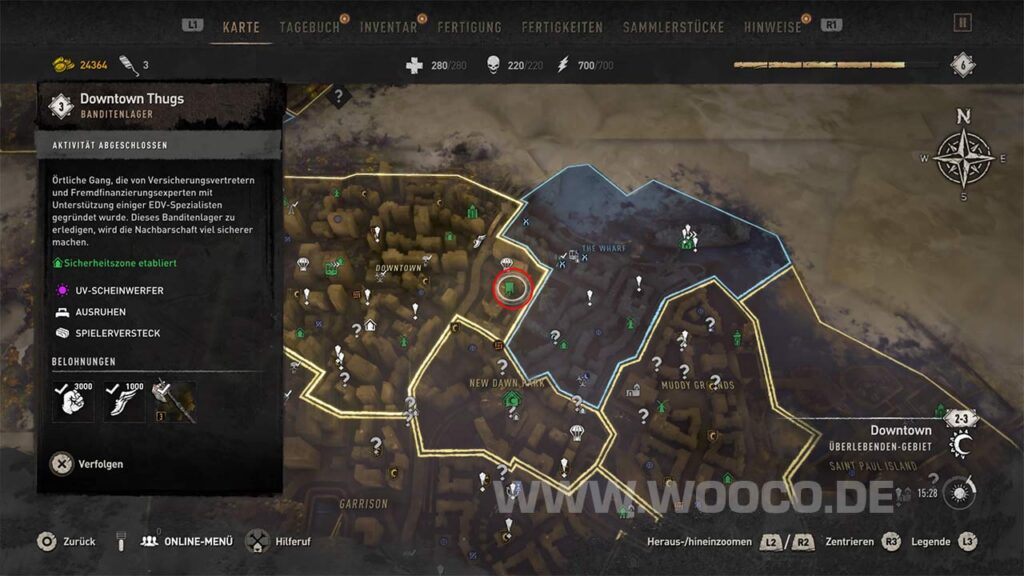1024x576 pixels.
Task: Select the weapon reward icon
Action: pos(173,401)
